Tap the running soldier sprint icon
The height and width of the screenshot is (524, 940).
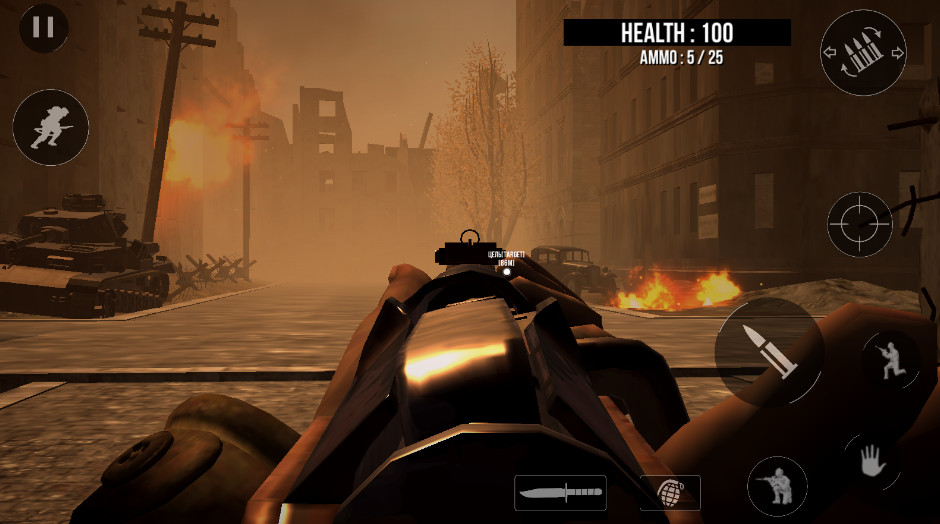(x=51, y=127)
